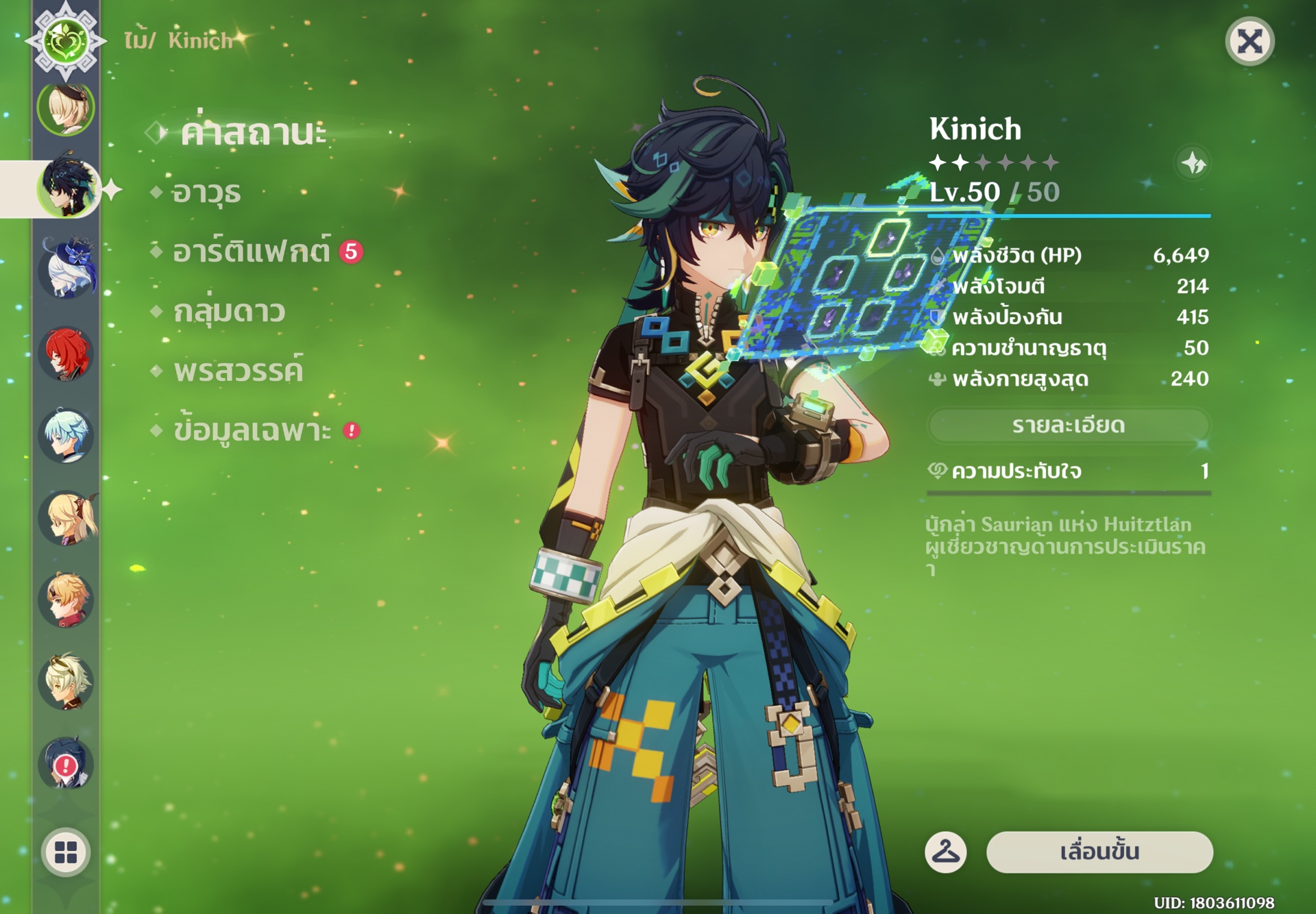Click the รายละเอียด details button
This screenshot has width=1316, height=914.
[x=1068, y=425]
